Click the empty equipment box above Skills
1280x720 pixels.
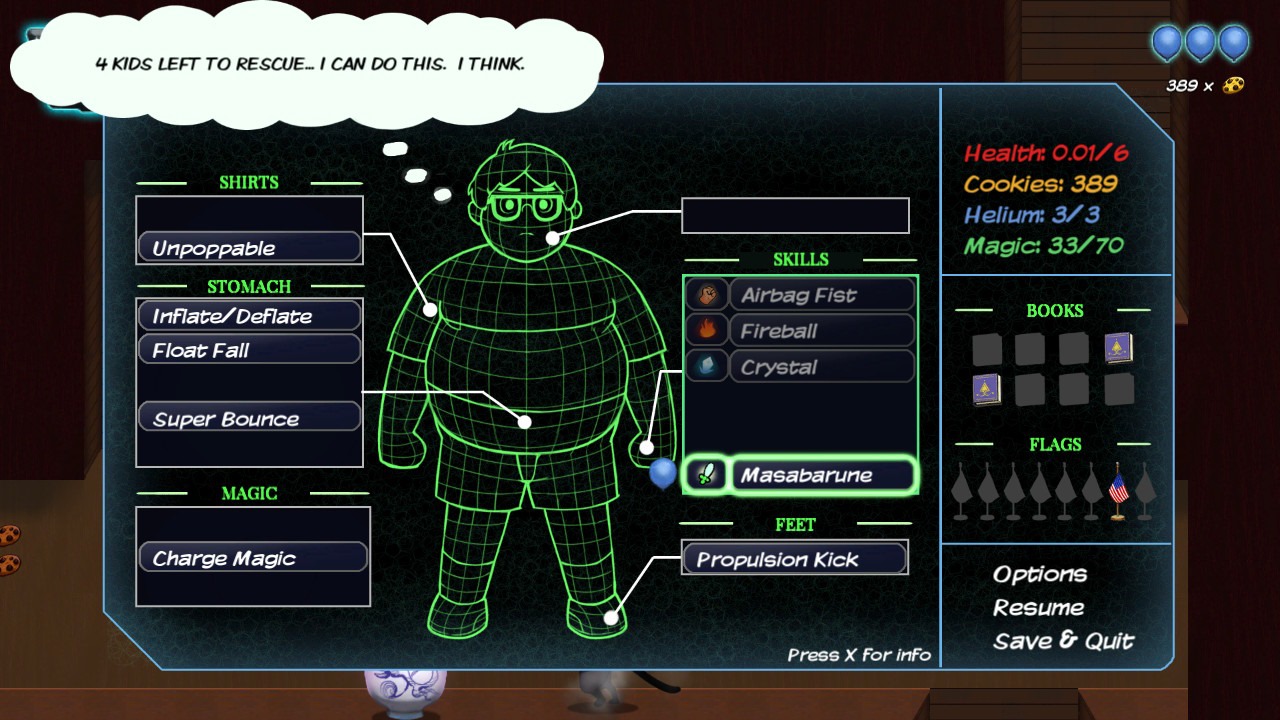[x=795, y=215]
